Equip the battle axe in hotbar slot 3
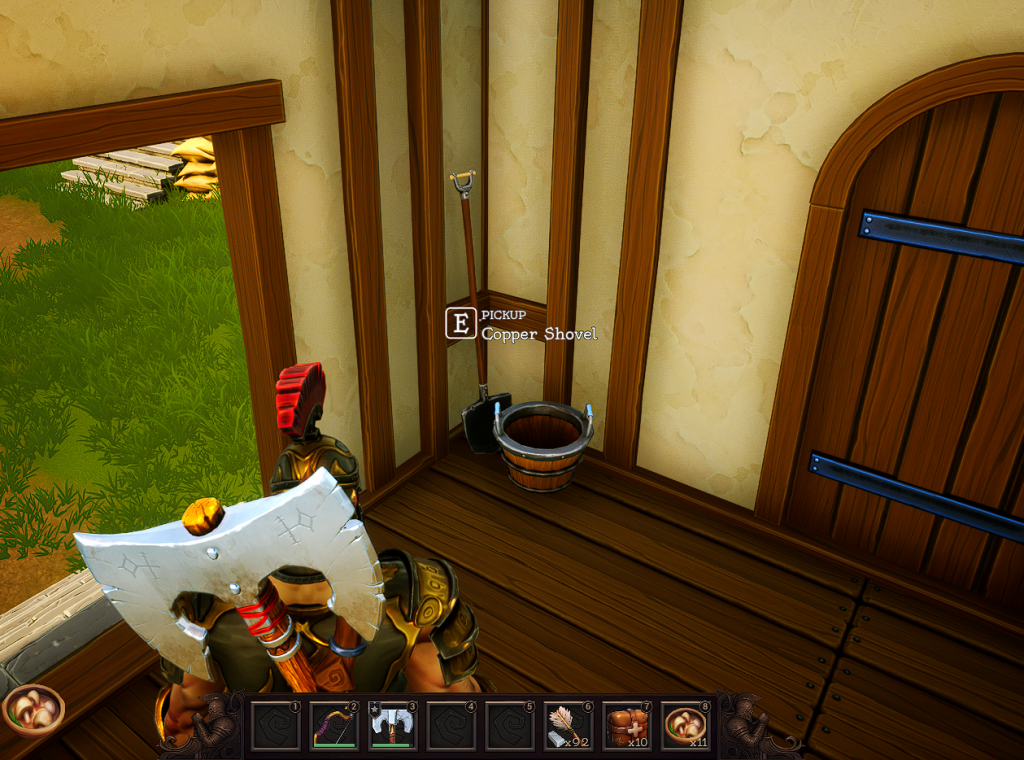Screen dimensions: 1024x760 (x=393, y=725)
